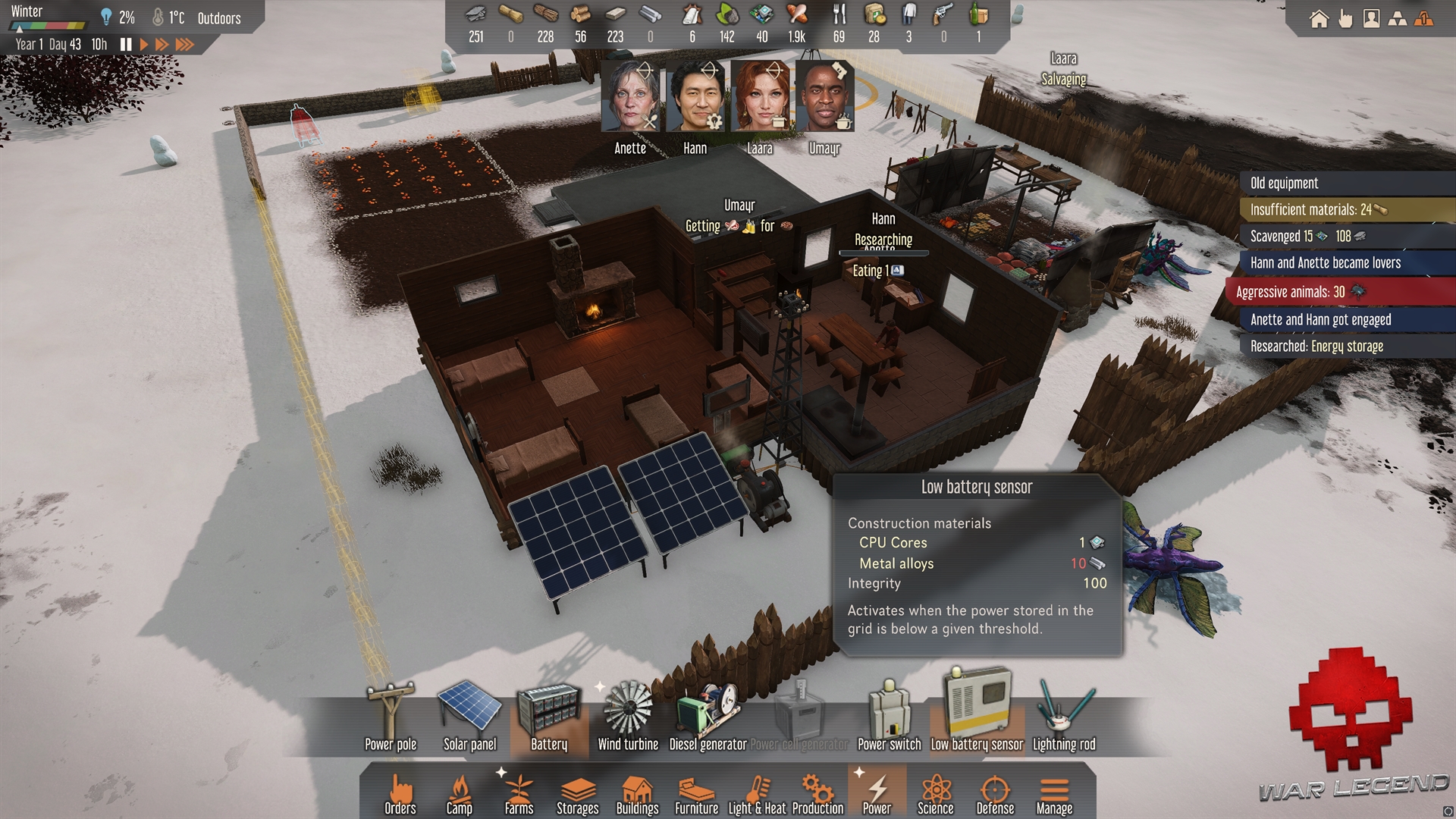The height and width of the screenshot is (819, 1456).
Task: Choose the Power pole item
Action: coord(391,717)
